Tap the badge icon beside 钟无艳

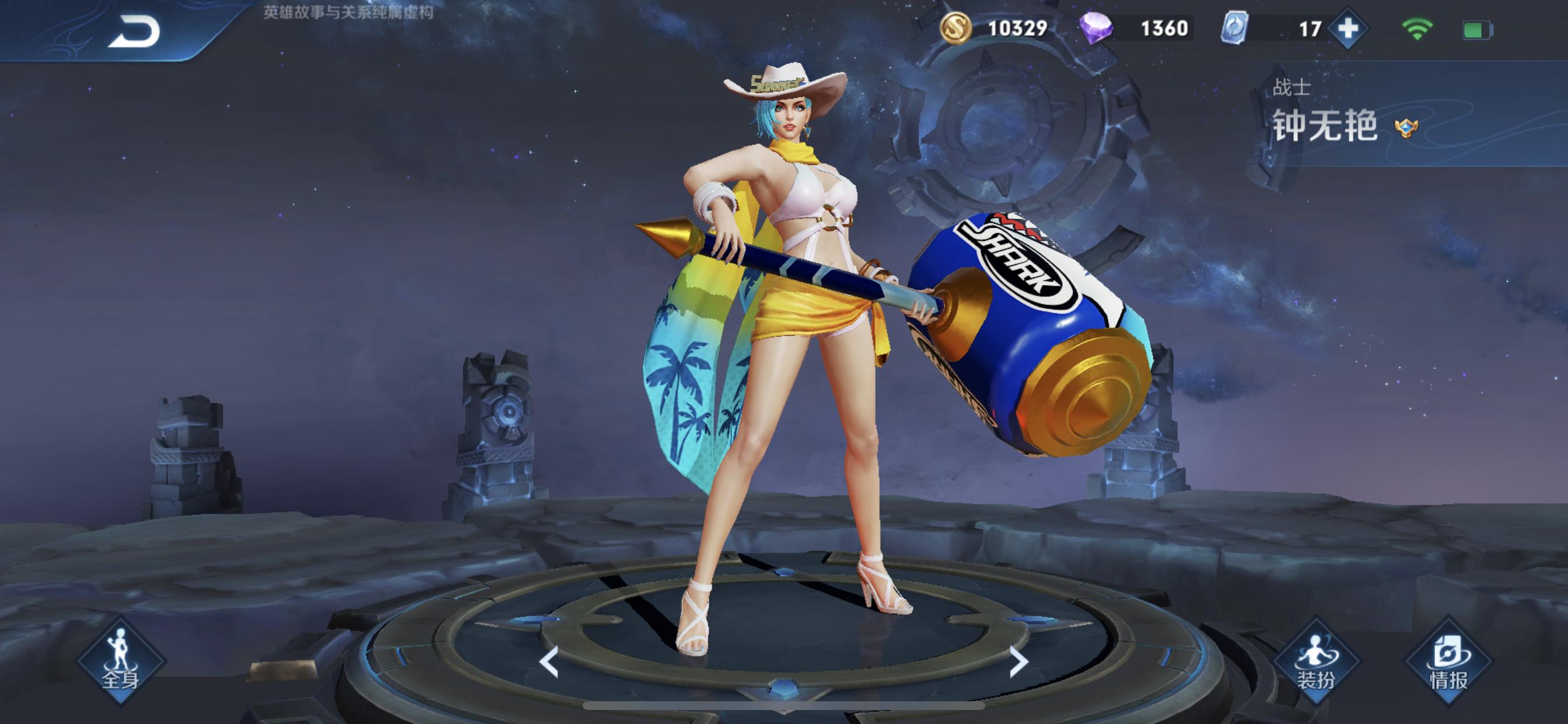[1405, 128]
